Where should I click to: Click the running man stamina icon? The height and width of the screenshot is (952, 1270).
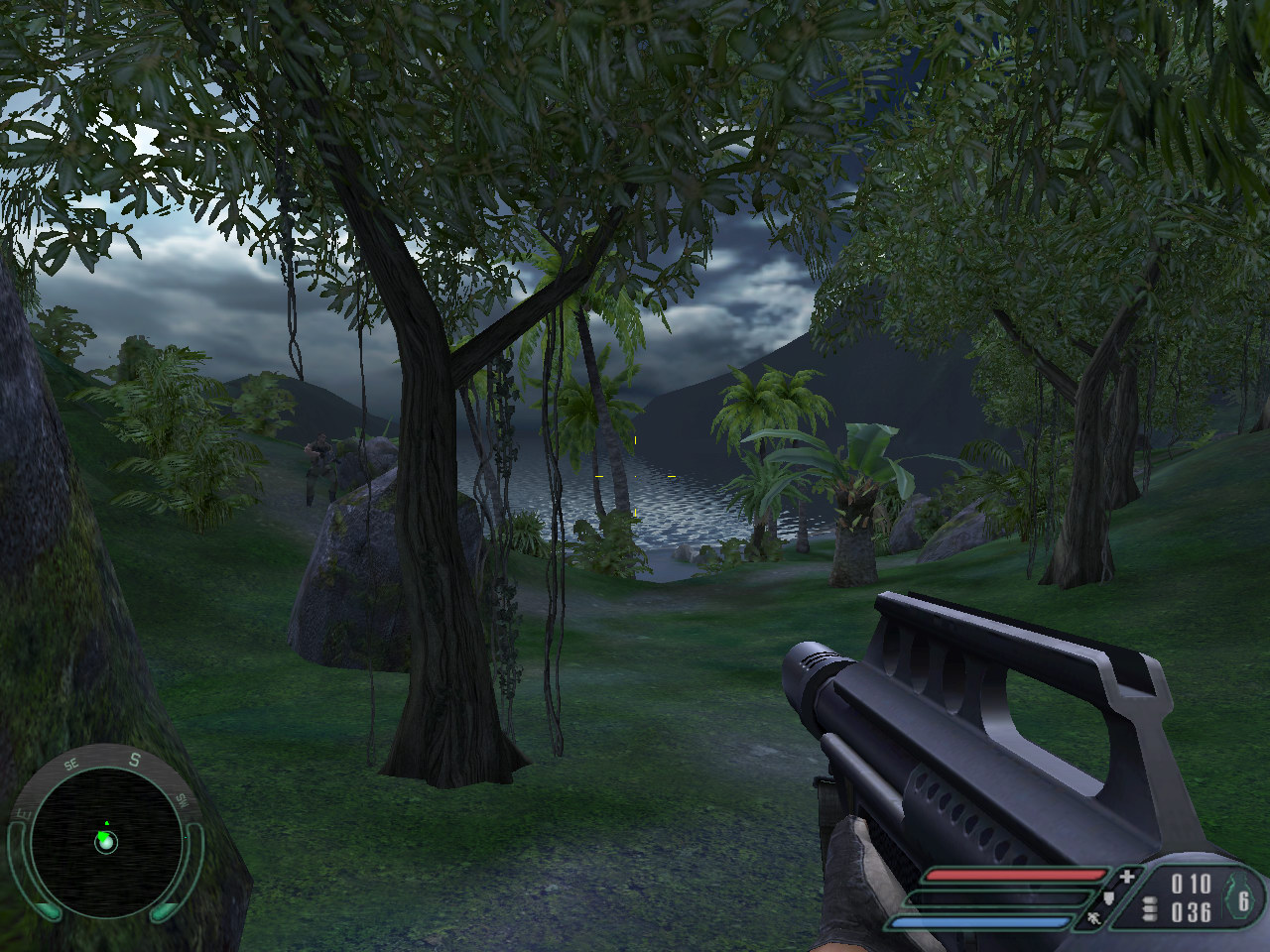click(1093, 920)
